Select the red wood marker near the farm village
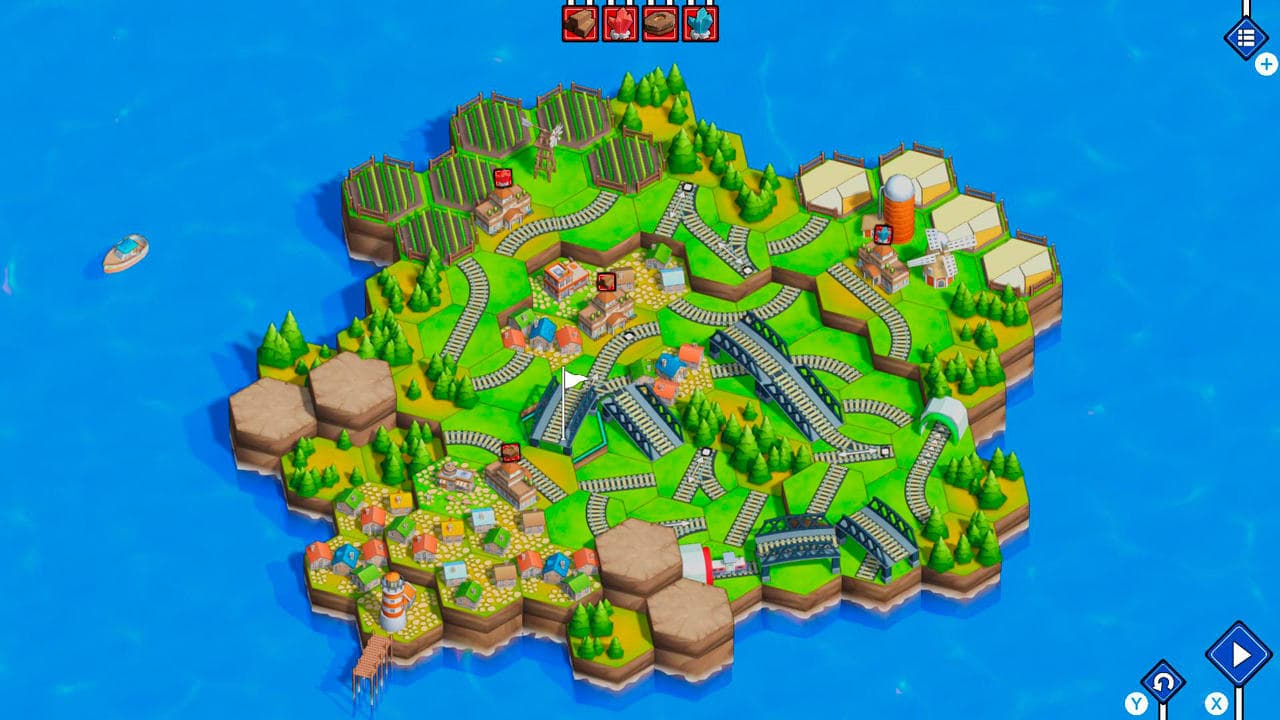 (x=503, y=178)
